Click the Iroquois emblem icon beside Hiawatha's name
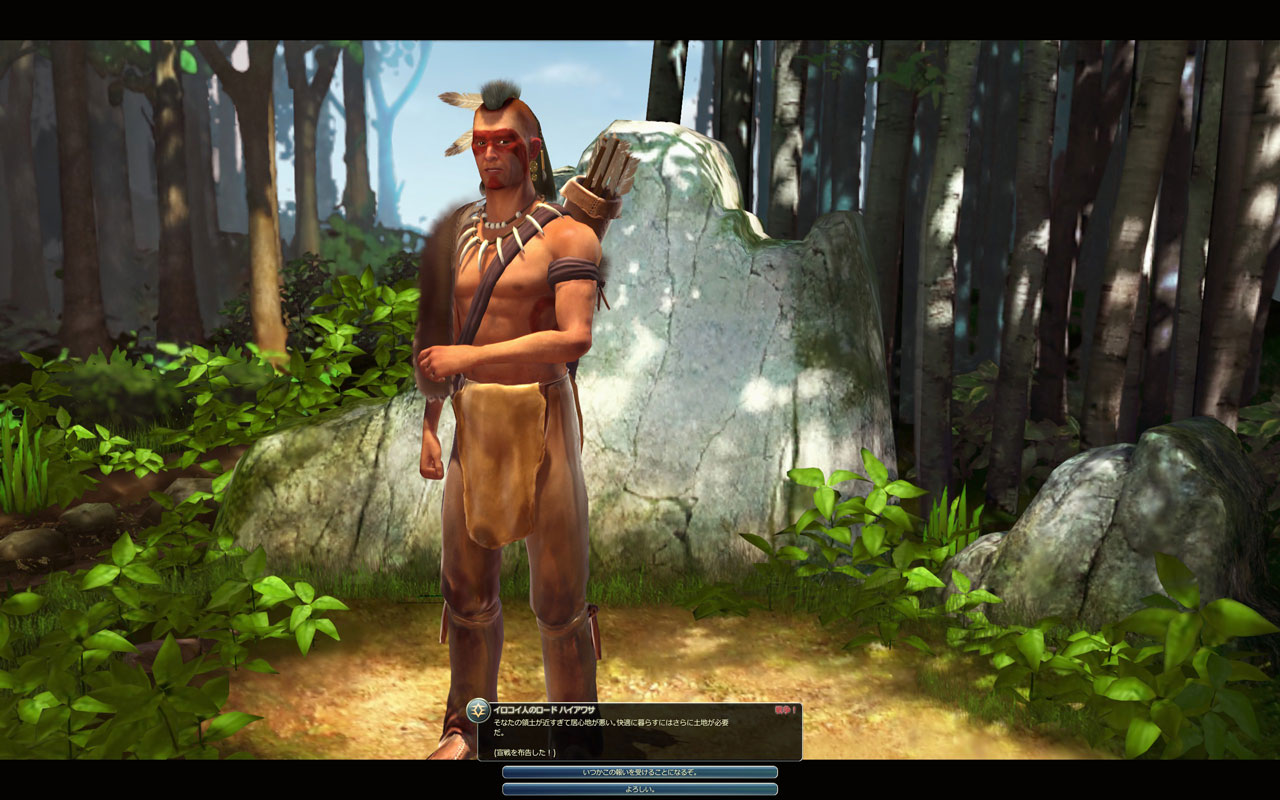The height and width of the screenshot is (800, 1280). (x=478, y=711)
